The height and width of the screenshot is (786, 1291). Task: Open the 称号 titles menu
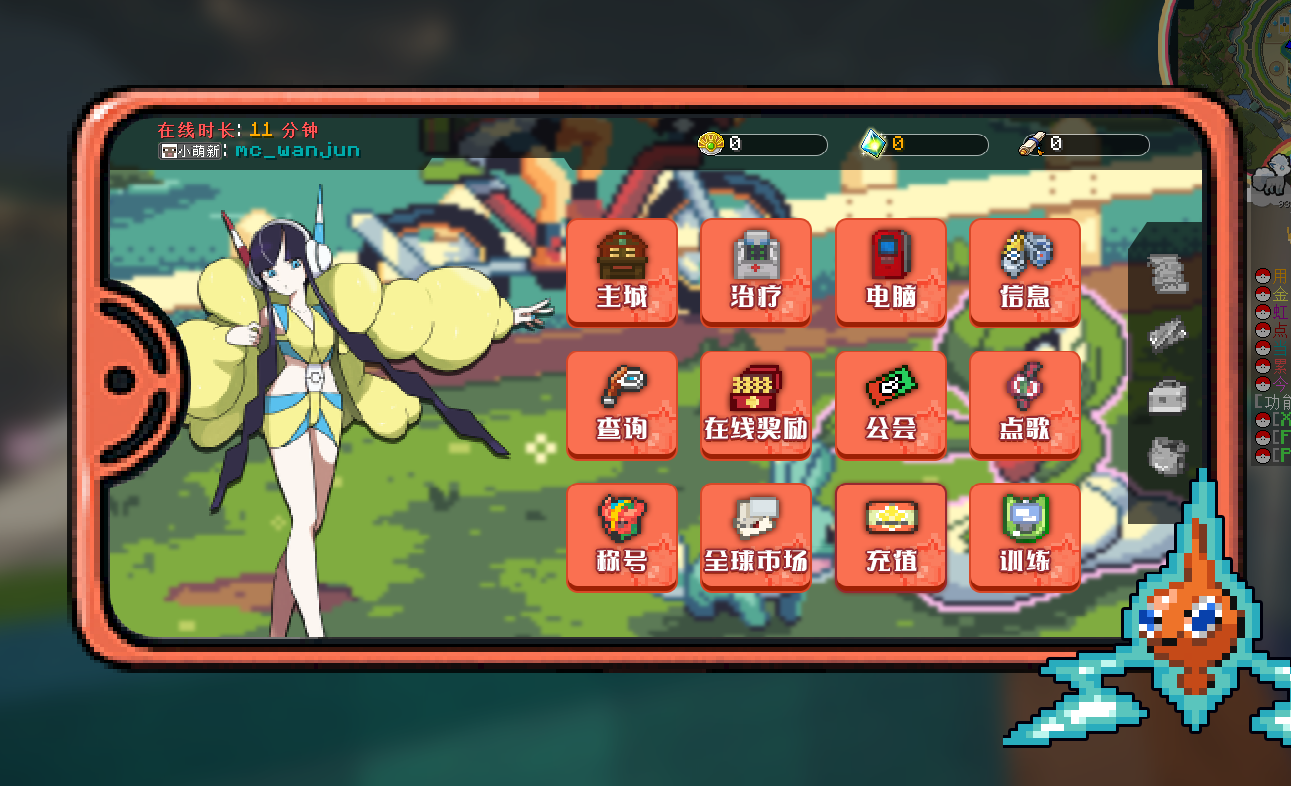622,537
